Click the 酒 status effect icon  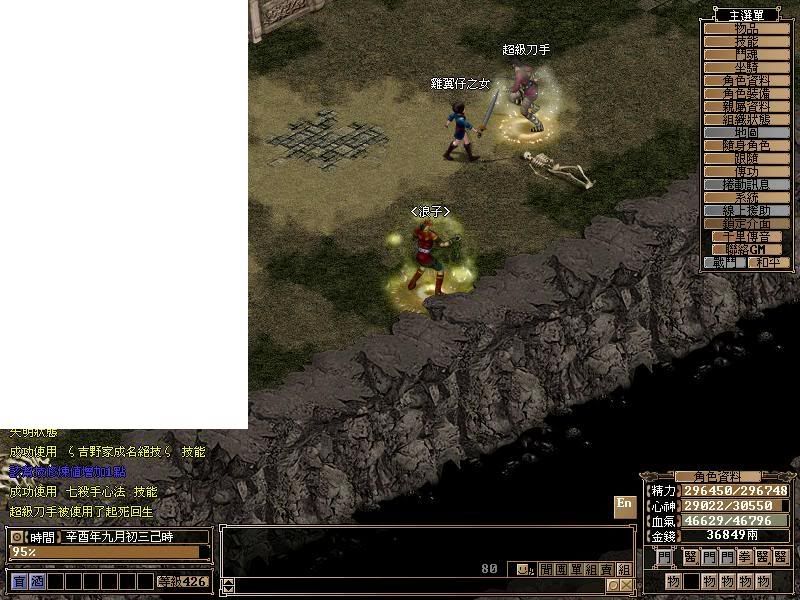pos(37,581)
